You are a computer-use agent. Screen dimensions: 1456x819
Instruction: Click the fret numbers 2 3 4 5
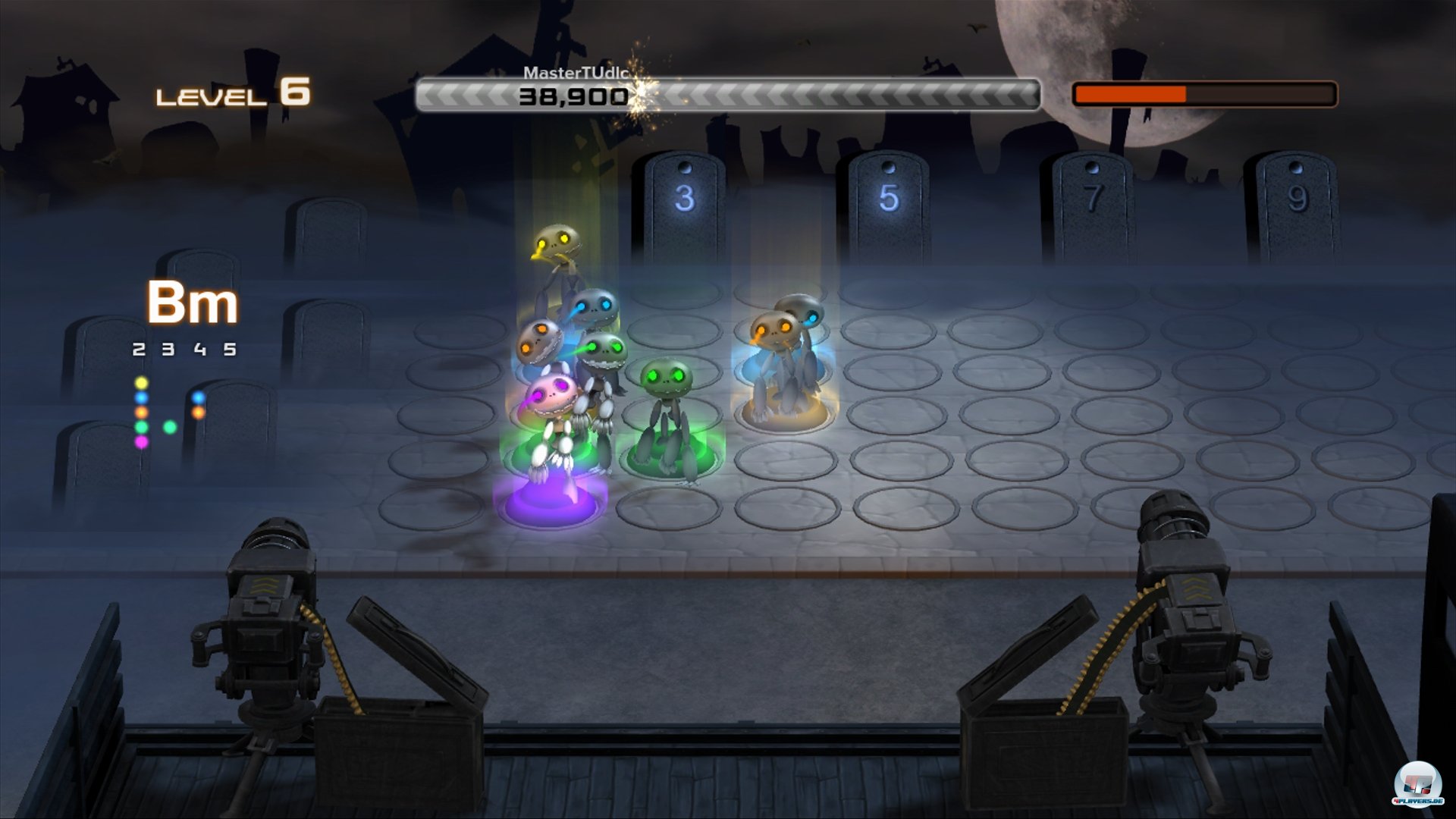[x=184, y=350]
